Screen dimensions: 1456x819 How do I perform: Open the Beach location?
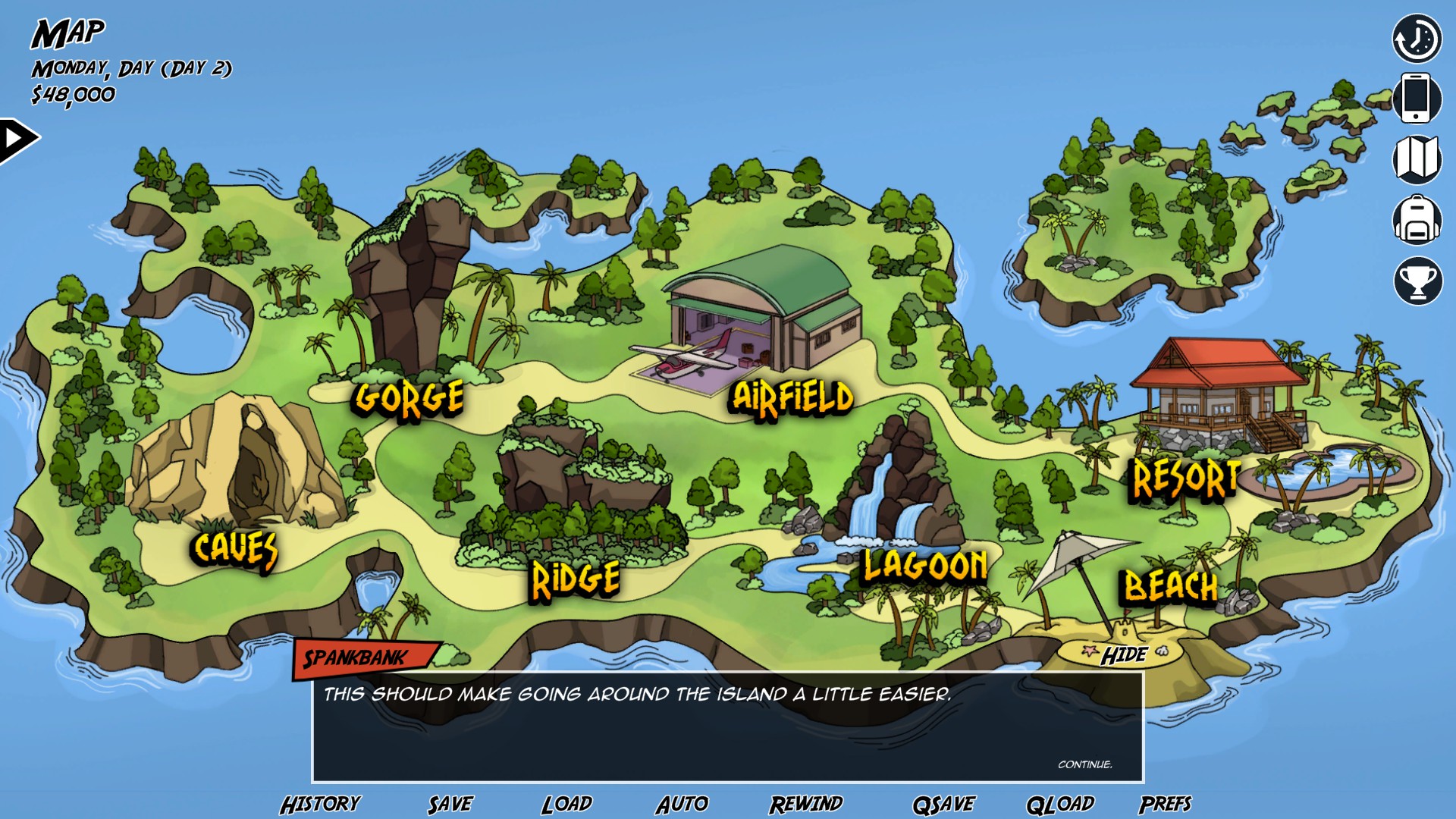[1170, 586]
